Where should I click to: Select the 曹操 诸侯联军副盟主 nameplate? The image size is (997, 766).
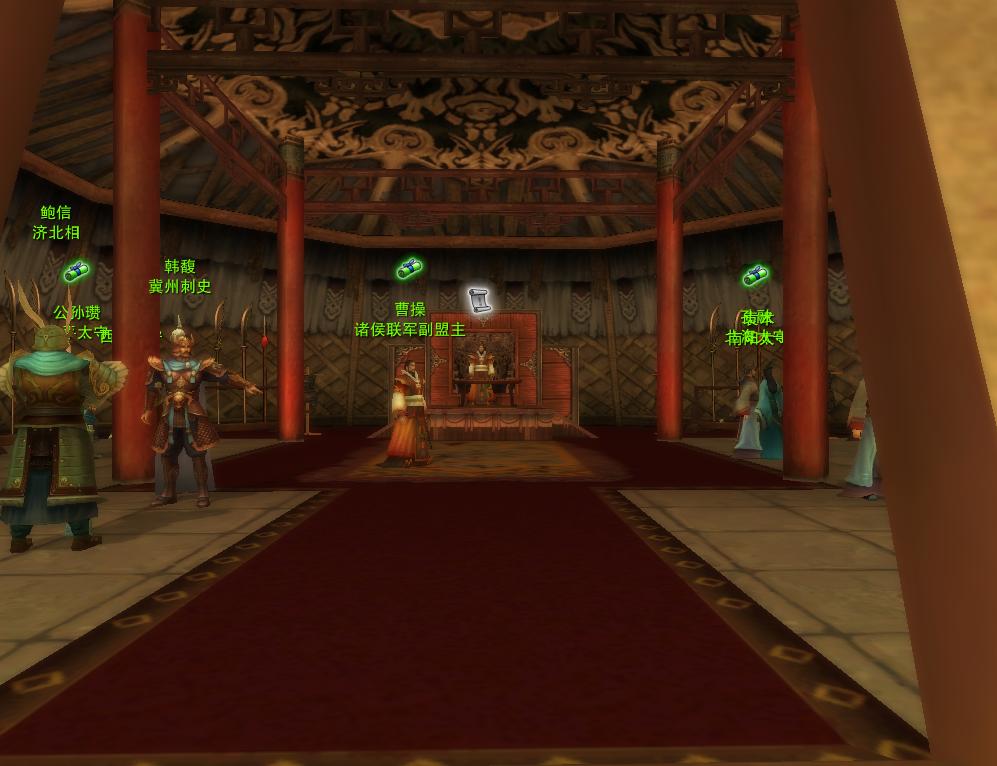tap(410, 320)
